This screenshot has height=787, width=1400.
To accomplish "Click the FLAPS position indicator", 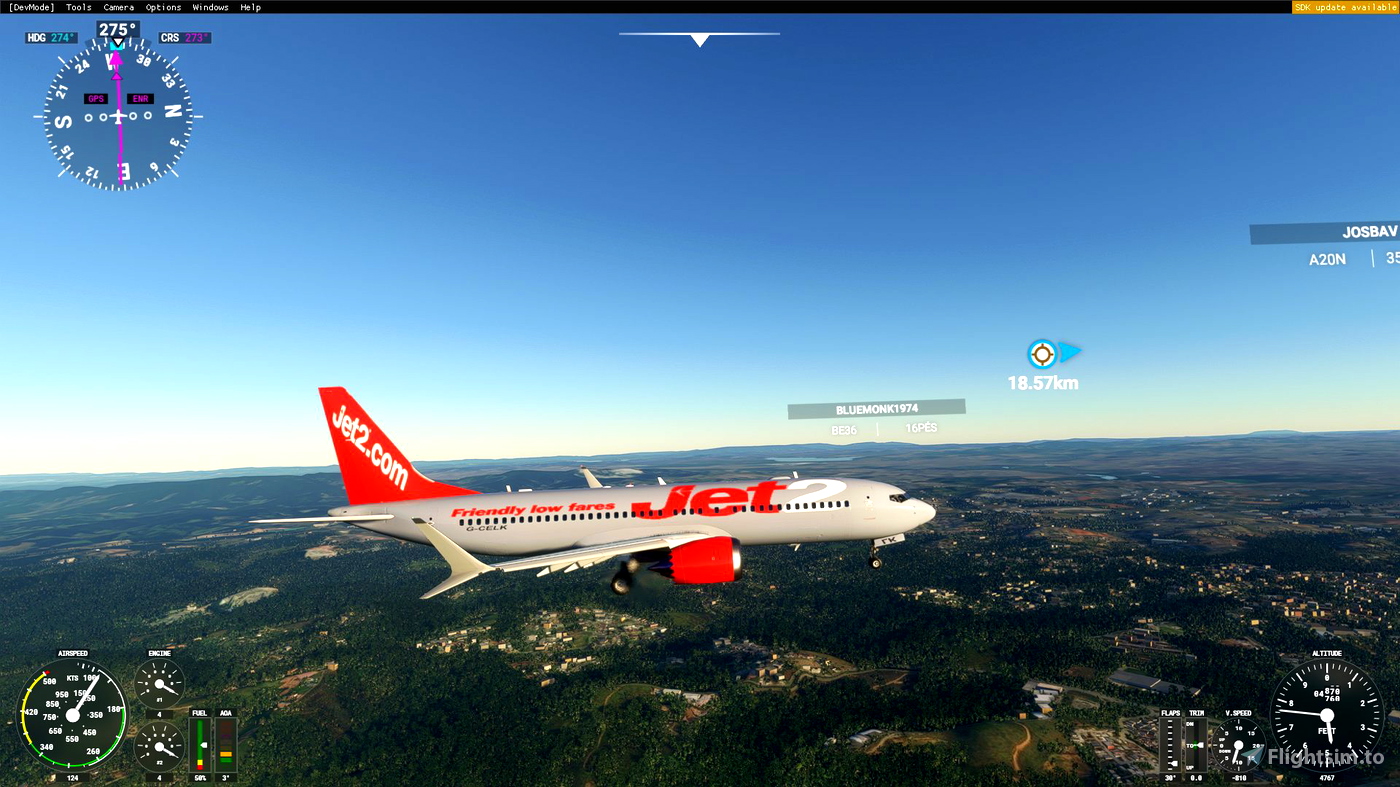I will coord(1168,745).
